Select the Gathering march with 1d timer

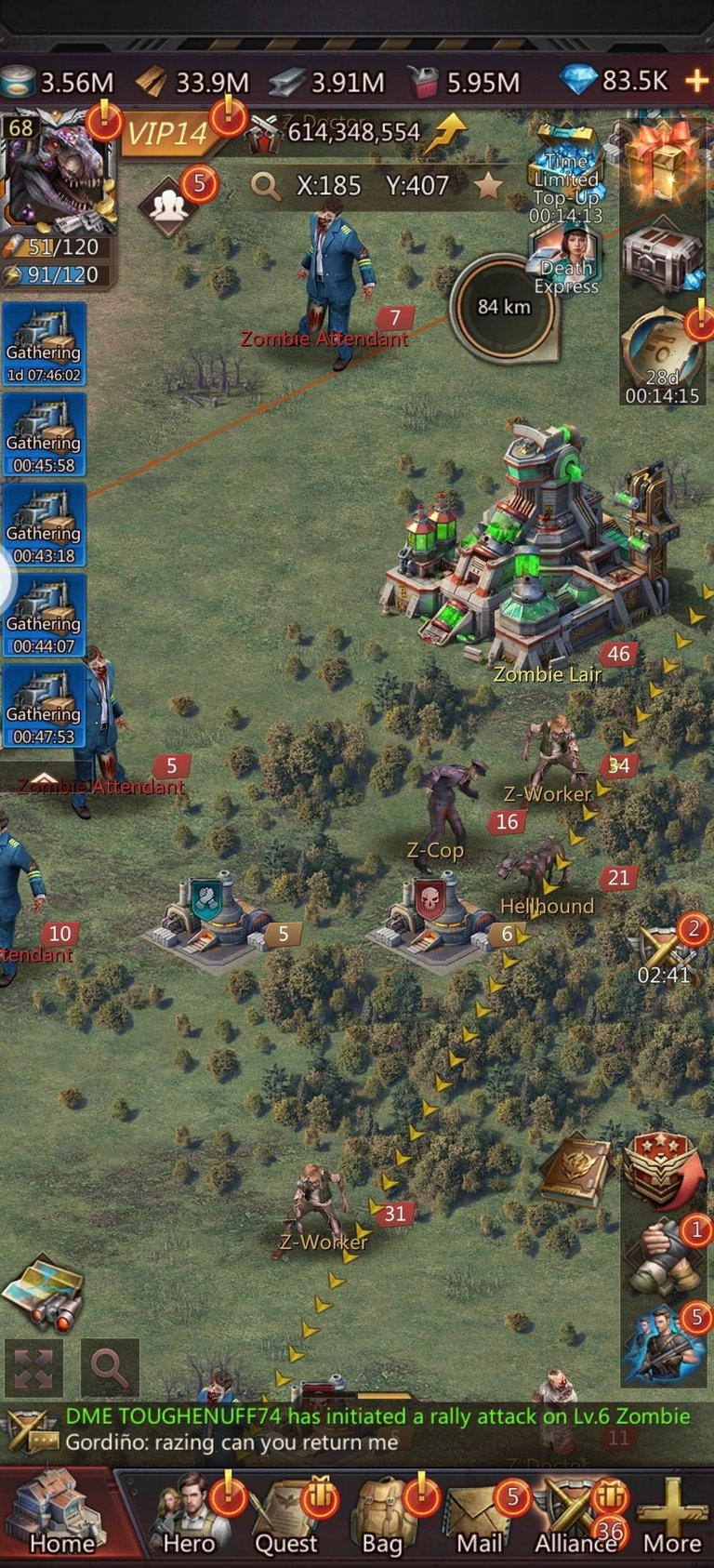(x=44, y=345)
